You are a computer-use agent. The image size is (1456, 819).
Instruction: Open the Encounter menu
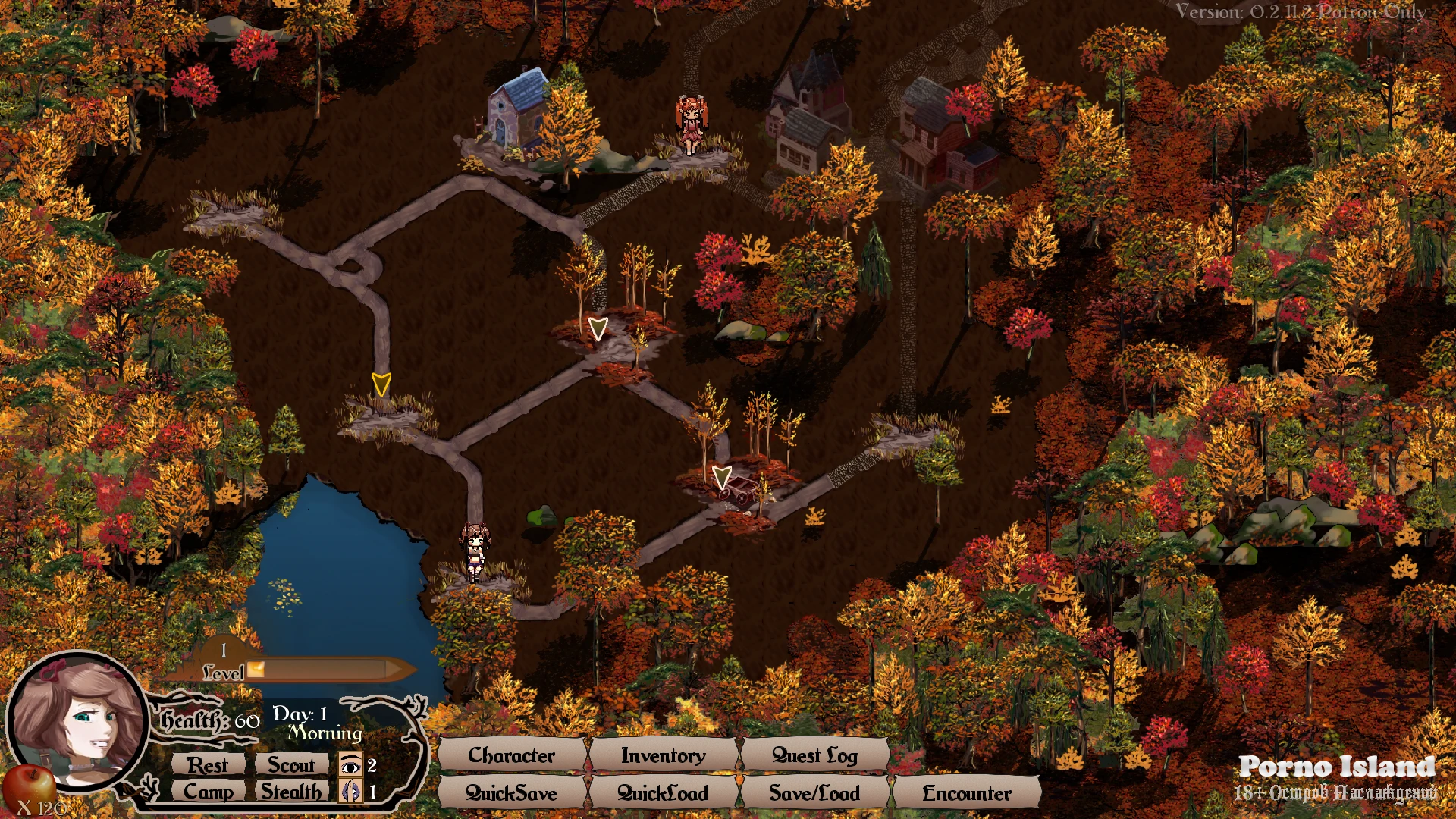[966, 793]
